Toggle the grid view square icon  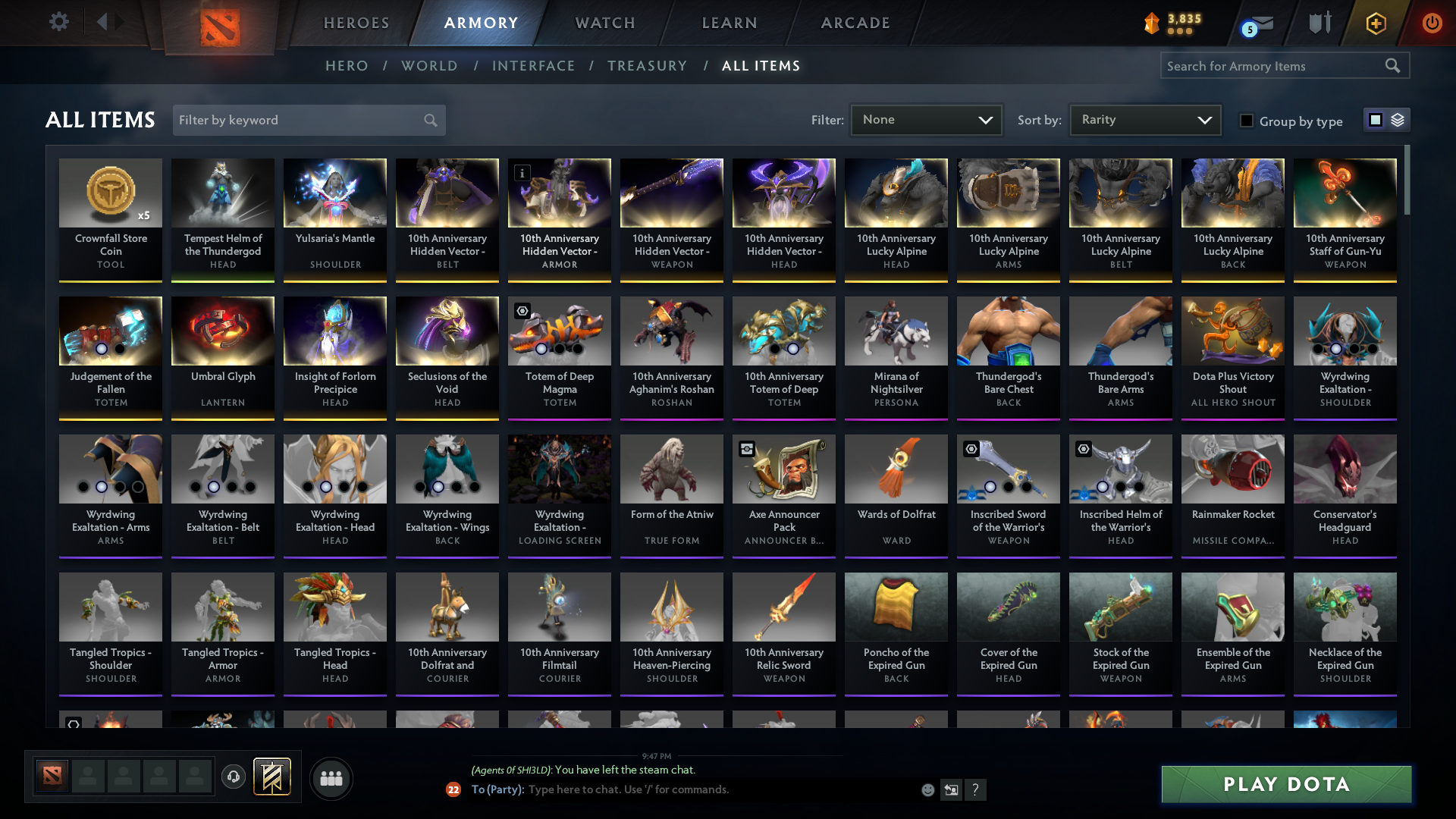(1376, 120)
